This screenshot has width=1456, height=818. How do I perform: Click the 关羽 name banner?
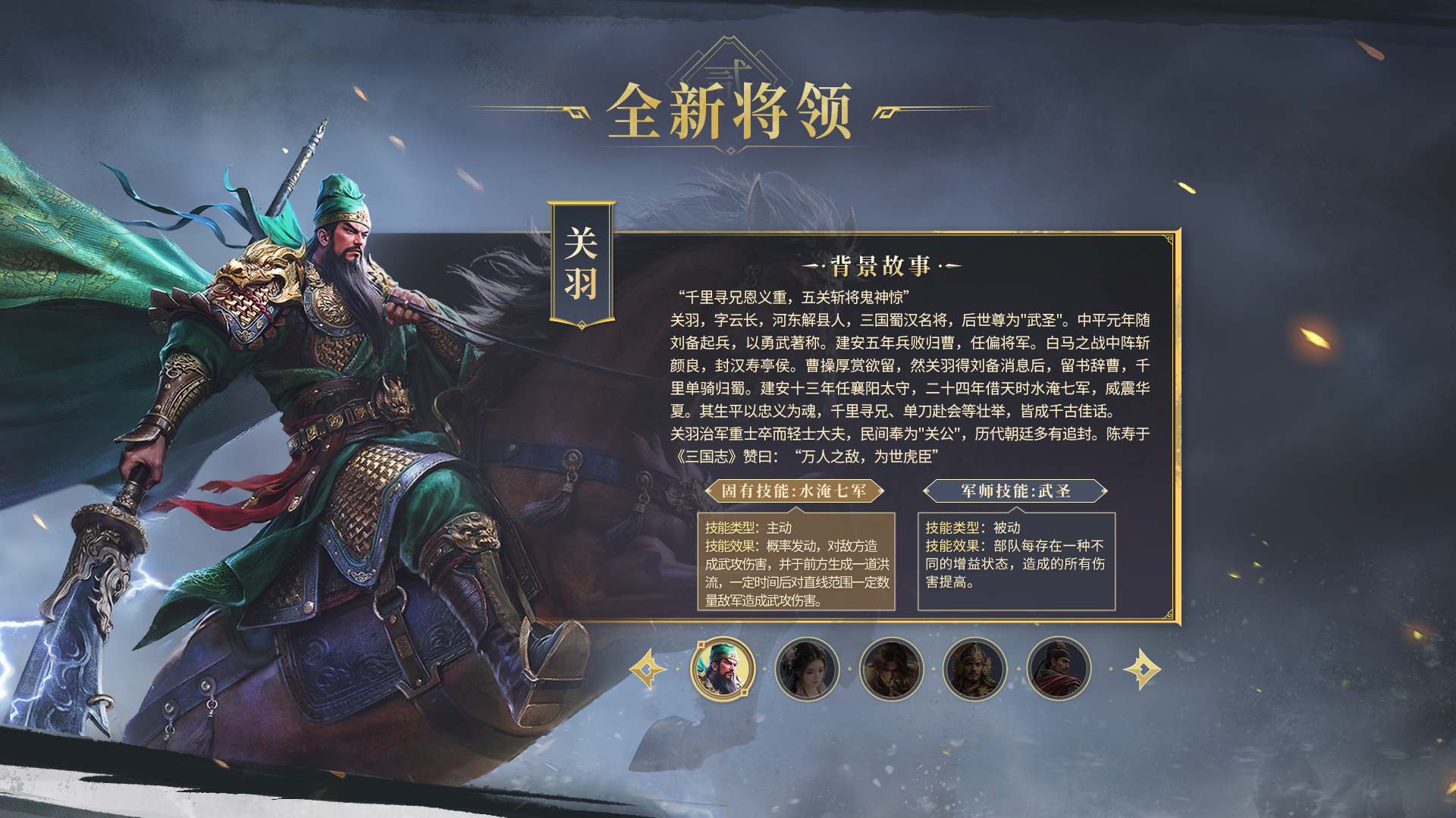tap(580, 258)
